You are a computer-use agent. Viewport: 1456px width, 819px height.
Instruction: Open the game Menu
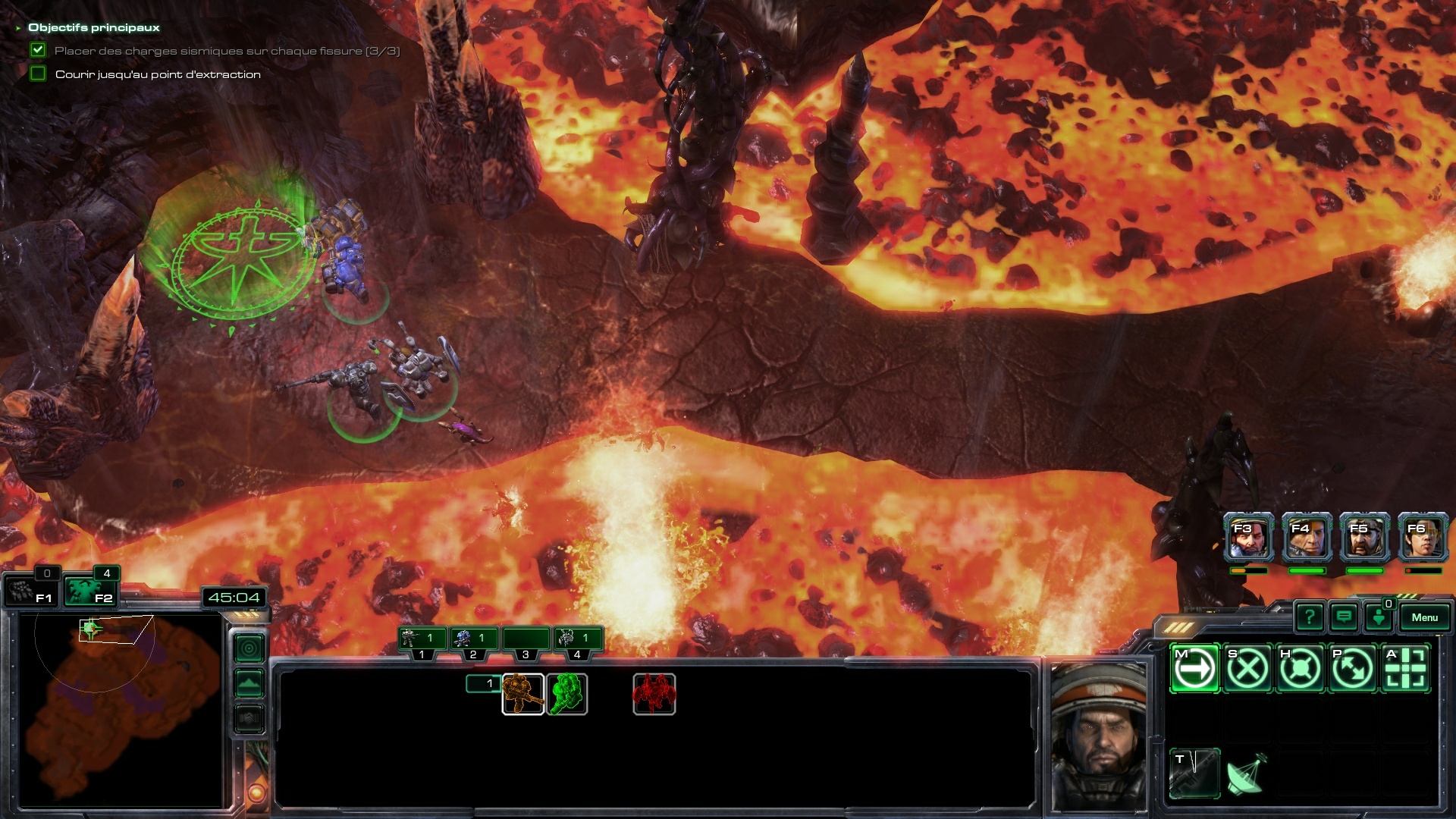pos(1424,617)
